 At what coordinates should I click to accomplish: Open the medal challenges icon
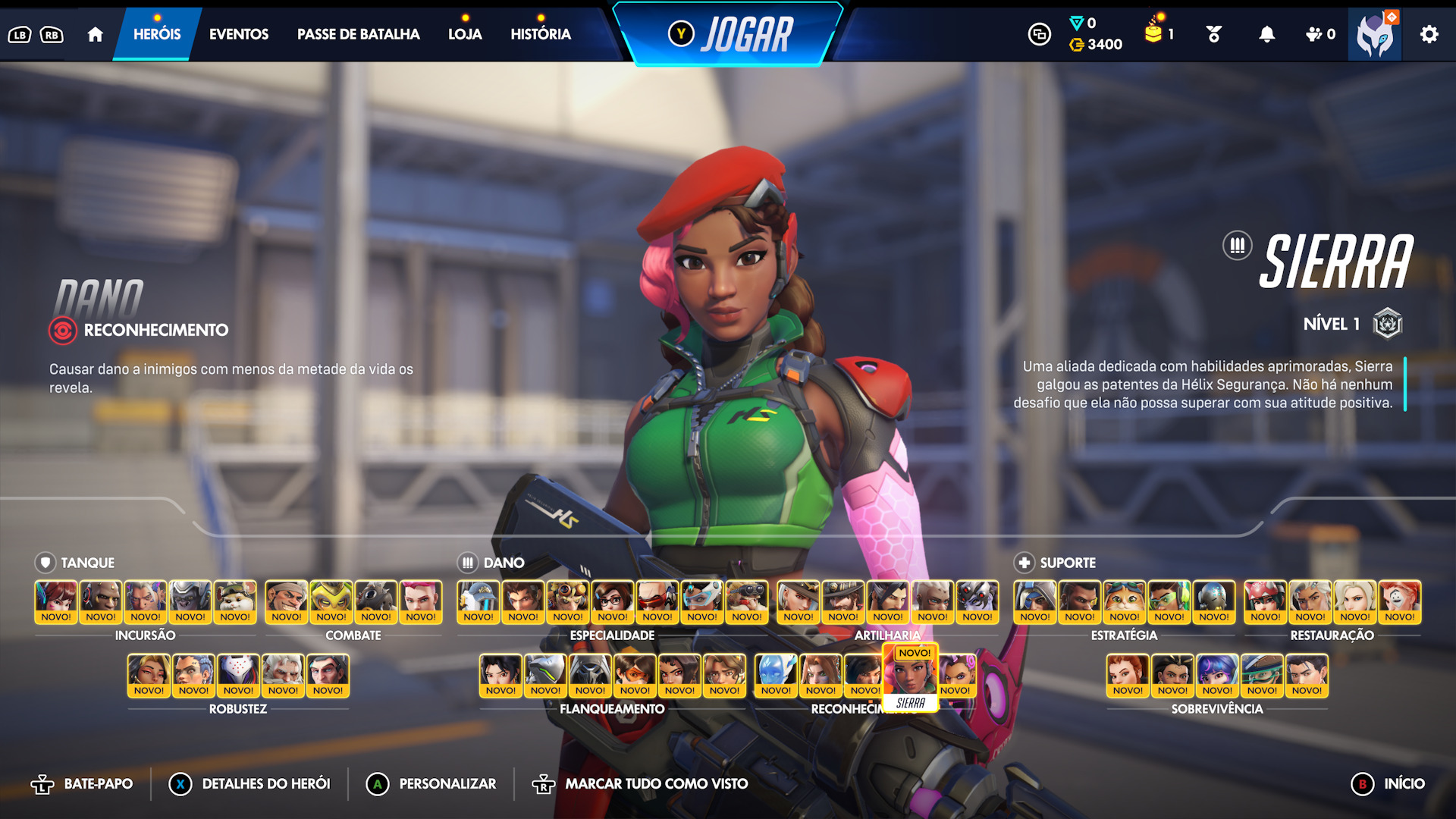click(x=1213, y=34)
